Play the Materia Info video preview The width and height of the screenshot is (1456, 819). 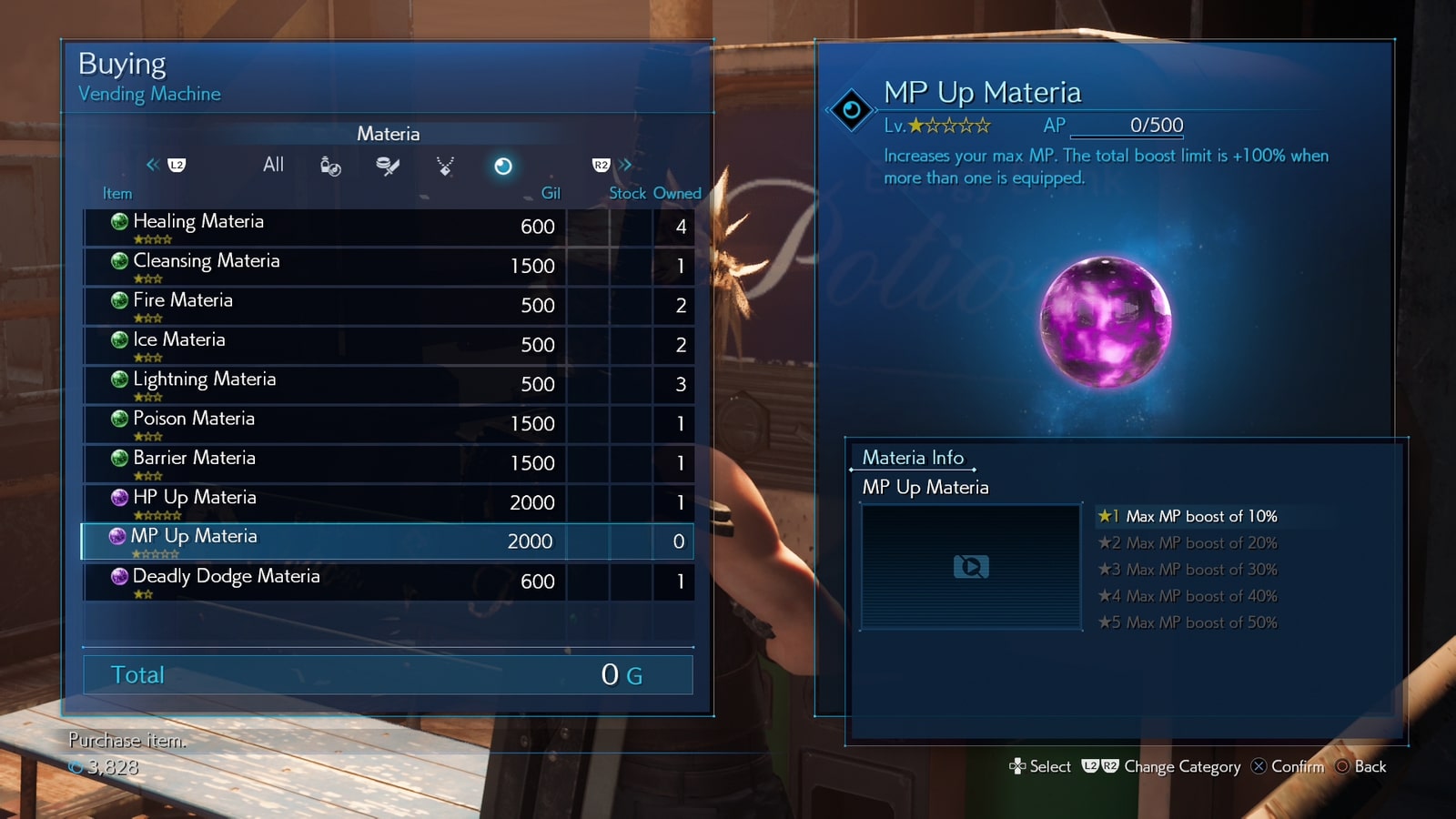click(971, 567)
